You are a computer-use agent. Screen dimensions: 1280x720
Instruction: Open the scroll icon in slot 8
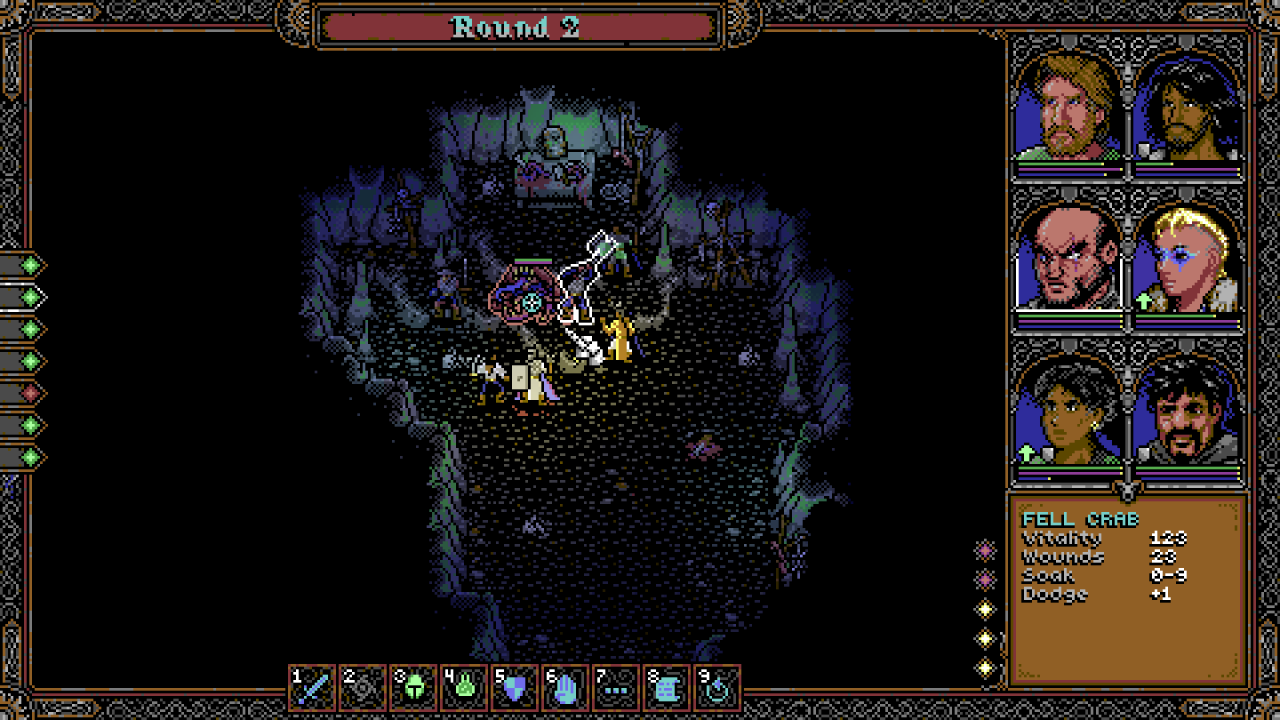[x=666, y=688]
